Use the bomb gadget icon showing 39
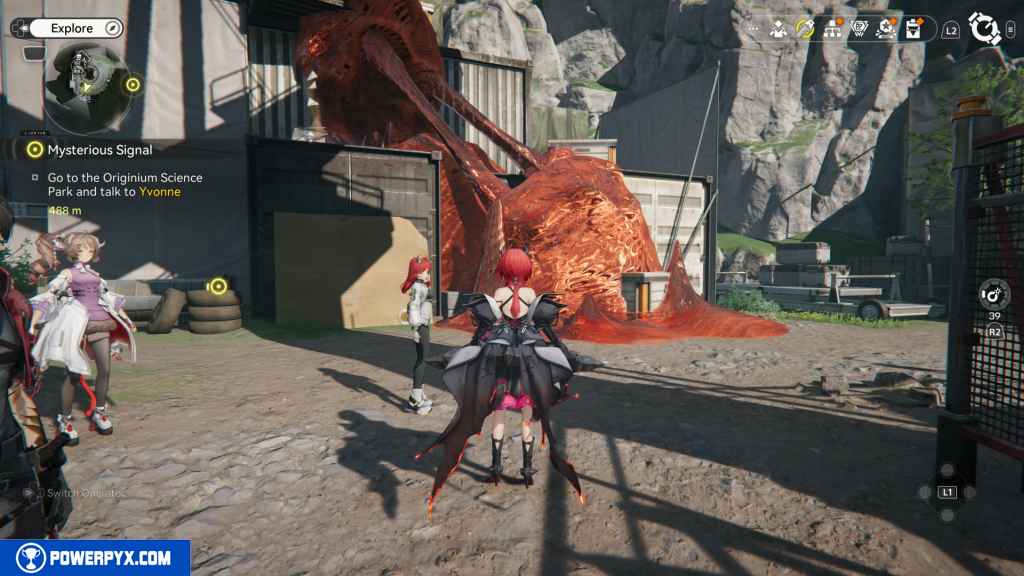The height and width of the screenshot is (576, 1024). pyautogui.click(x=994, y=294)
